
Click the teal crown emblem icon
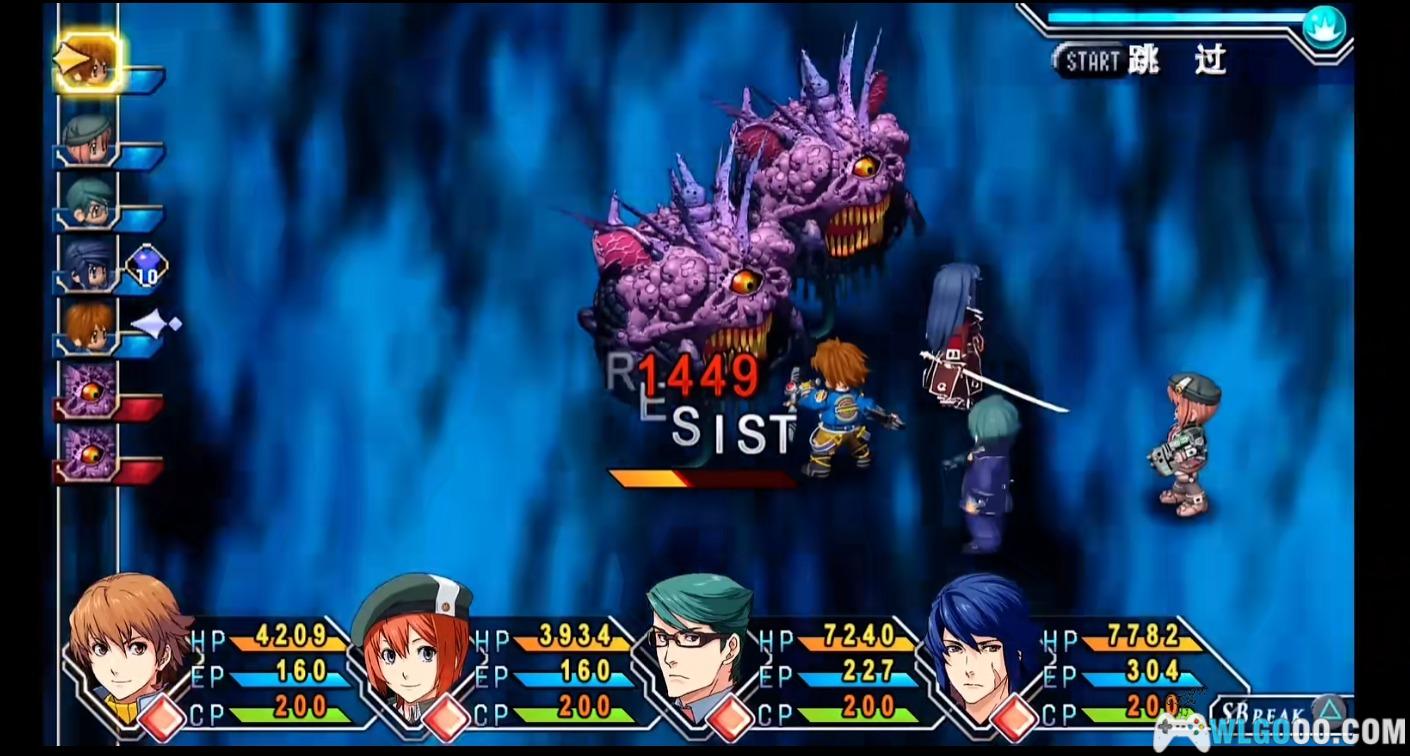click(x=1324, y=26)
